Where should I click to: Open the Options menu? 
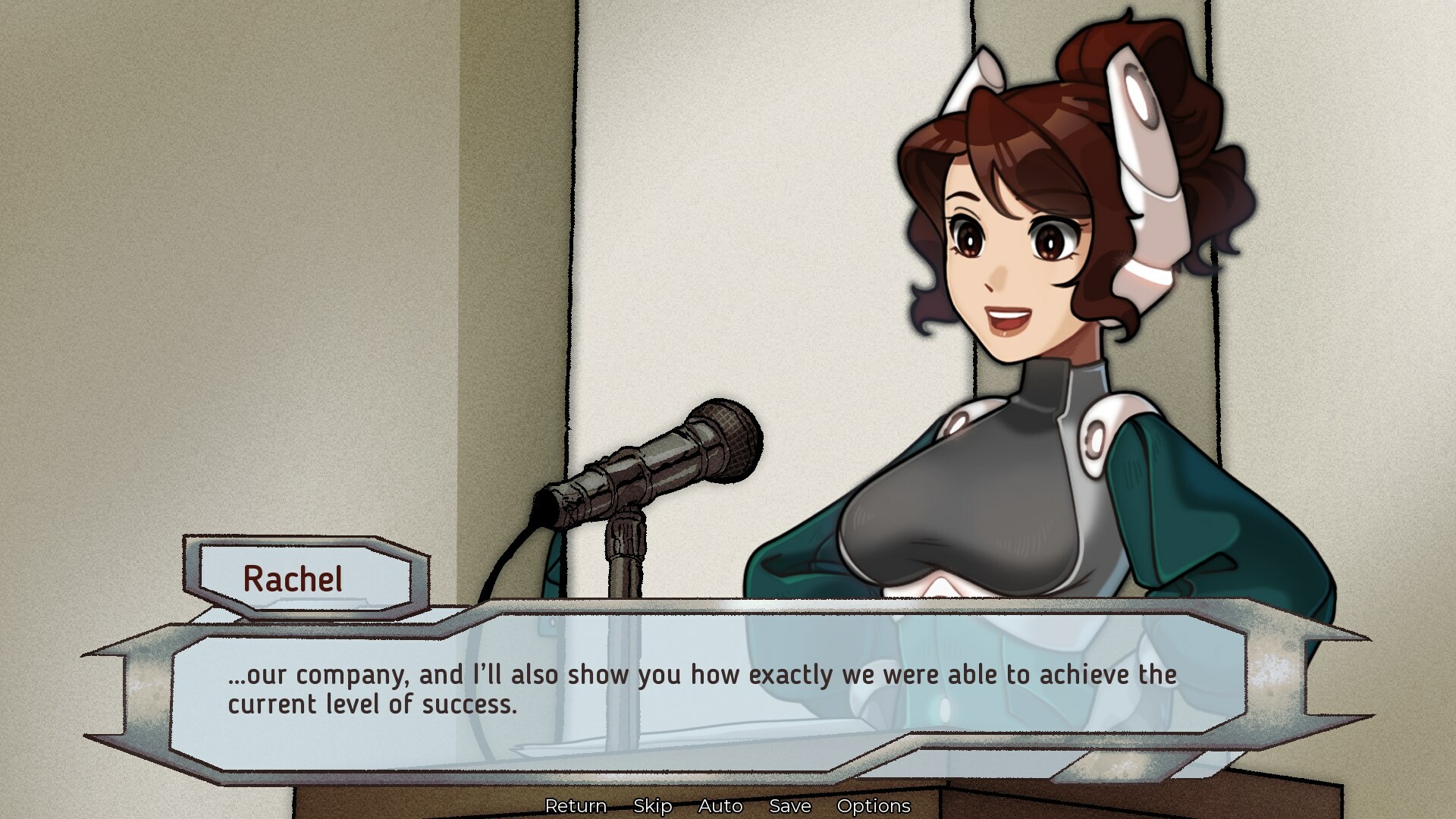(874, 806)
